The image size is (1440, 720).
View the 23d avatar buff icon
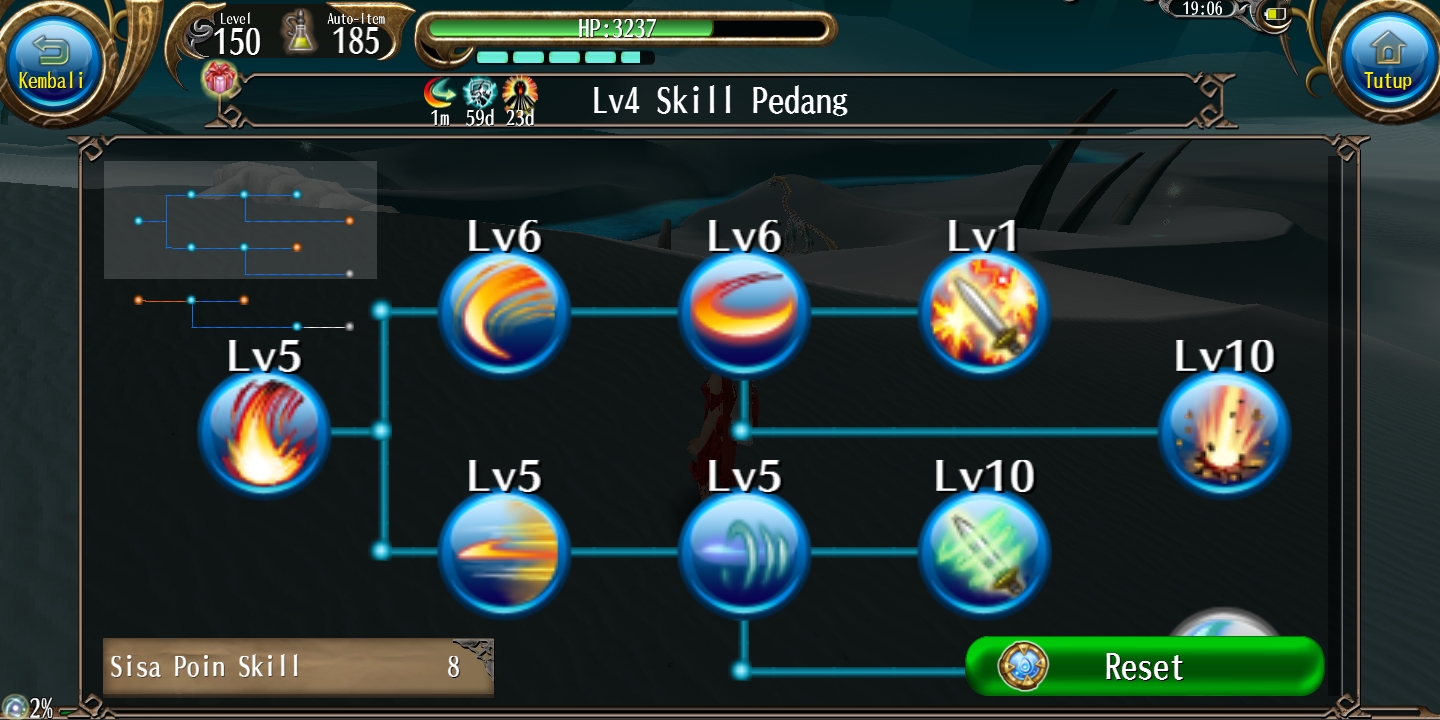coord(521,94)
